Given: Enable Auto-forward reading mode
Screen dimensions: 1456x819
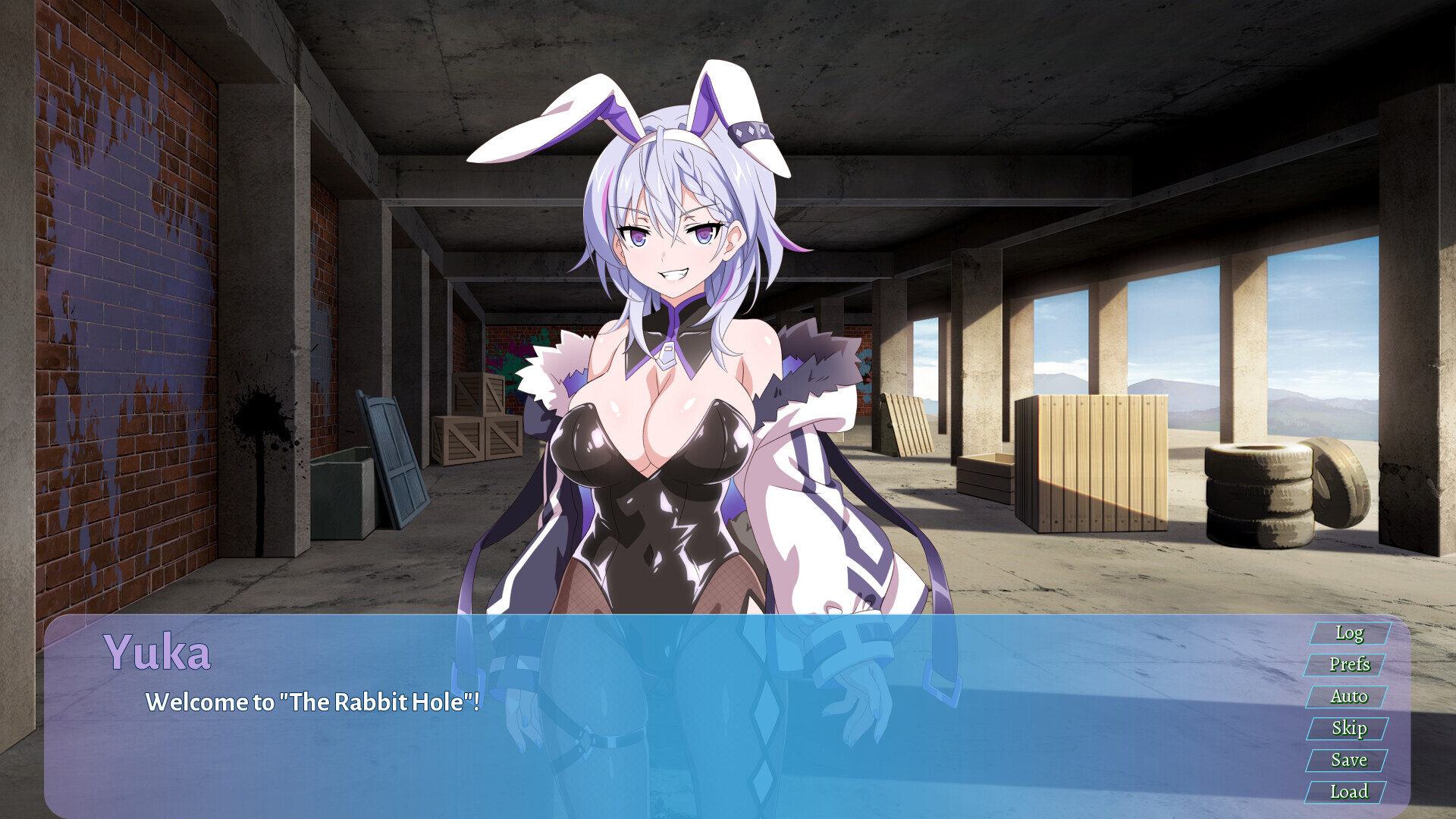Looking at the screenshot, I should pos(1349,697).
